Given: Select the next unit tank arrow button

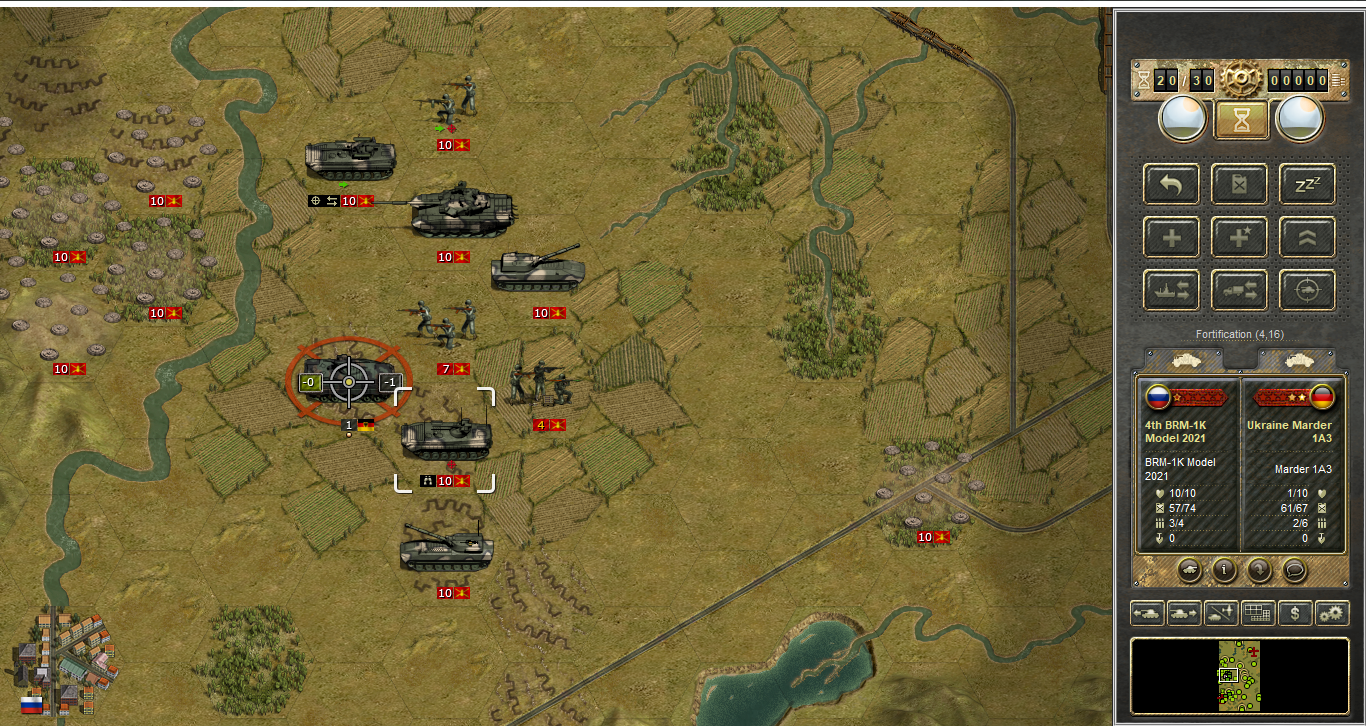Looking at the screenshot, I should tap(1184, 613).
